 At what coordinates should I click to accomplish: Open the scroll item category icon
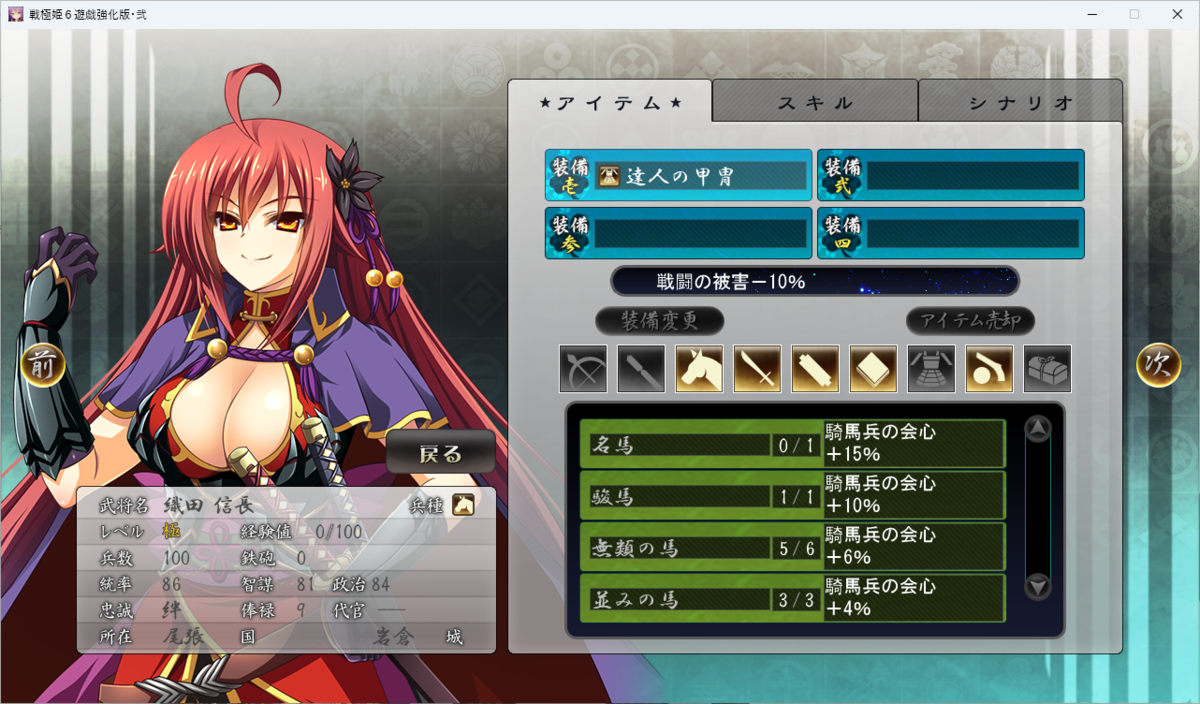pos(815,368)
